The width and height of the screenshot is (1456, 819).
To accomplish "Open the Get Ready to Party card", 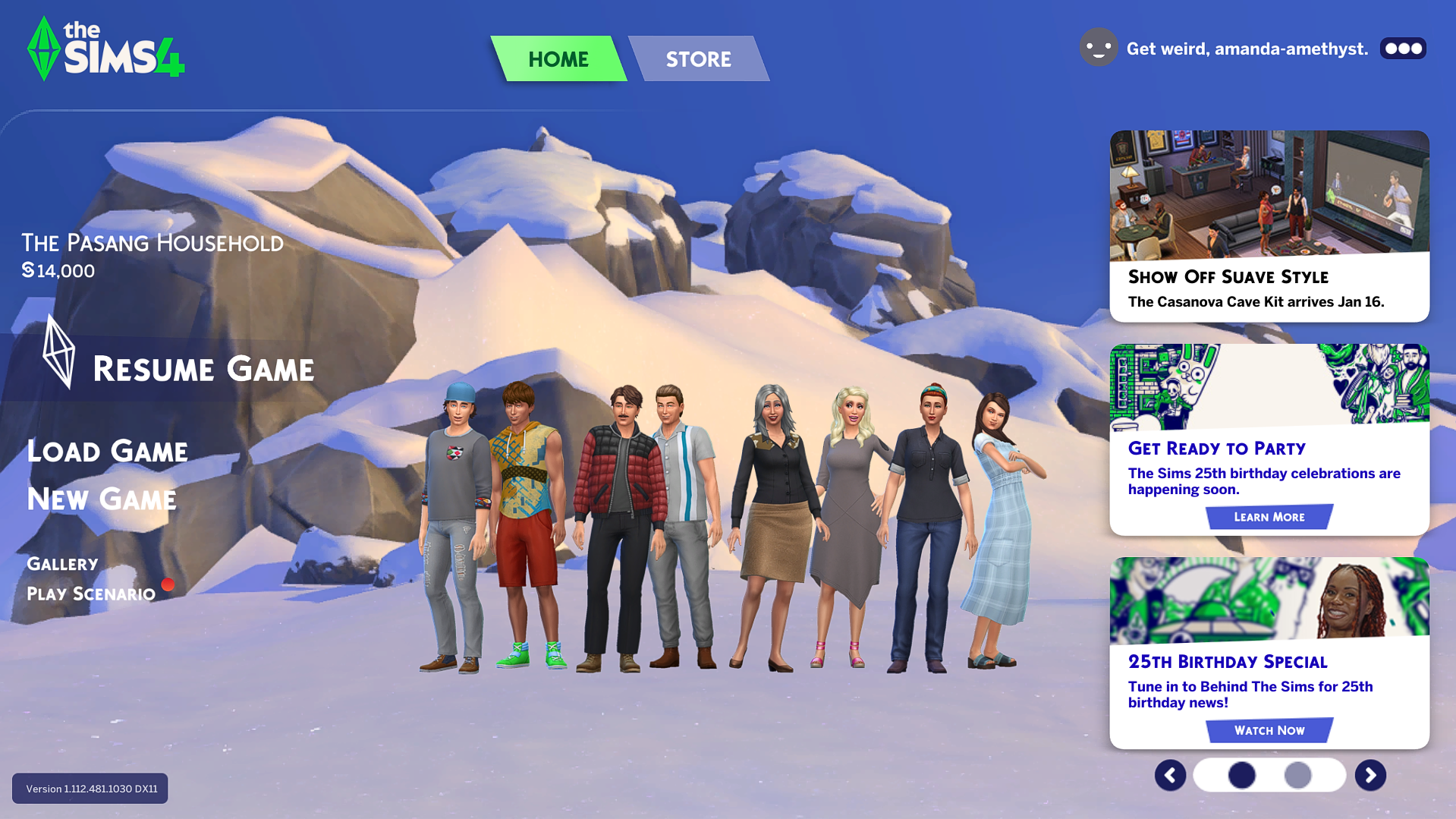I will (x=1269, y=448).
